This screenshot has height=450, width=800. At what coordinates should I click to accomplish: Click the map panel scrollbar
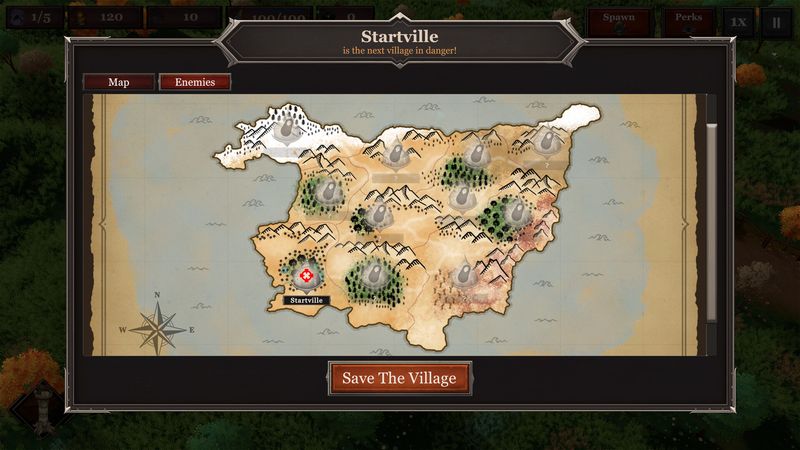click(x=712, y=220)
